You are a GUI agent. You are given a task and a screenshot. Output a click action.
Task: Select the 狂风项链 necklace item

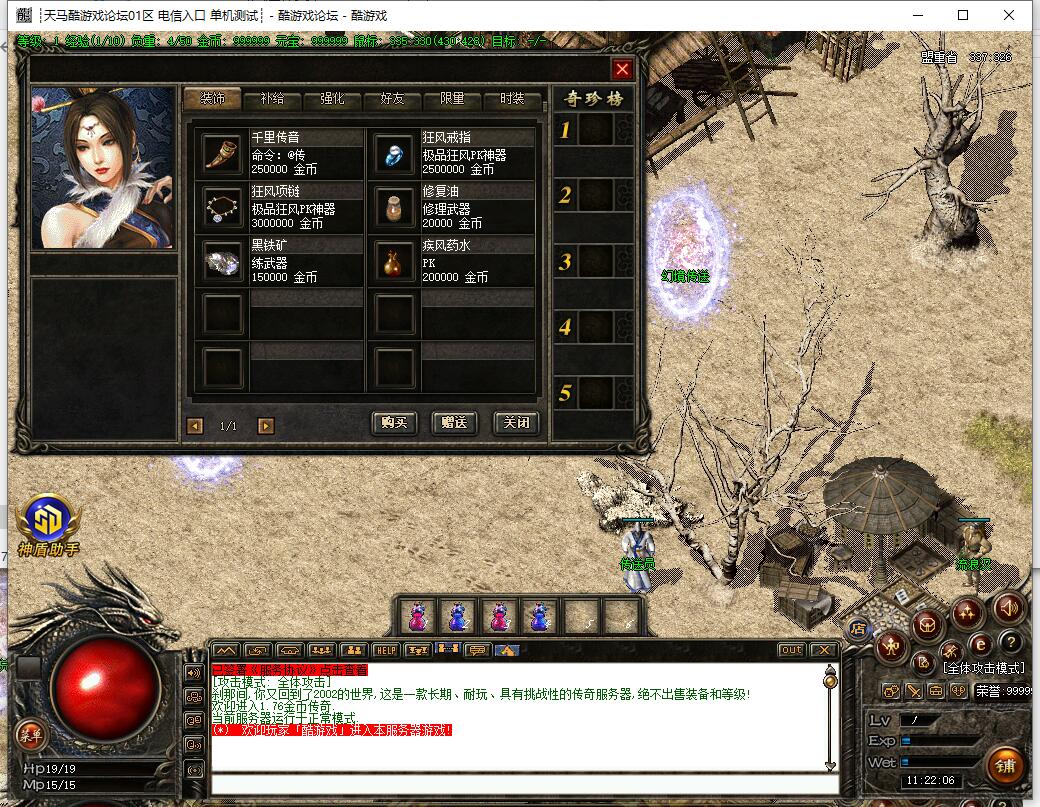[222, 206]
